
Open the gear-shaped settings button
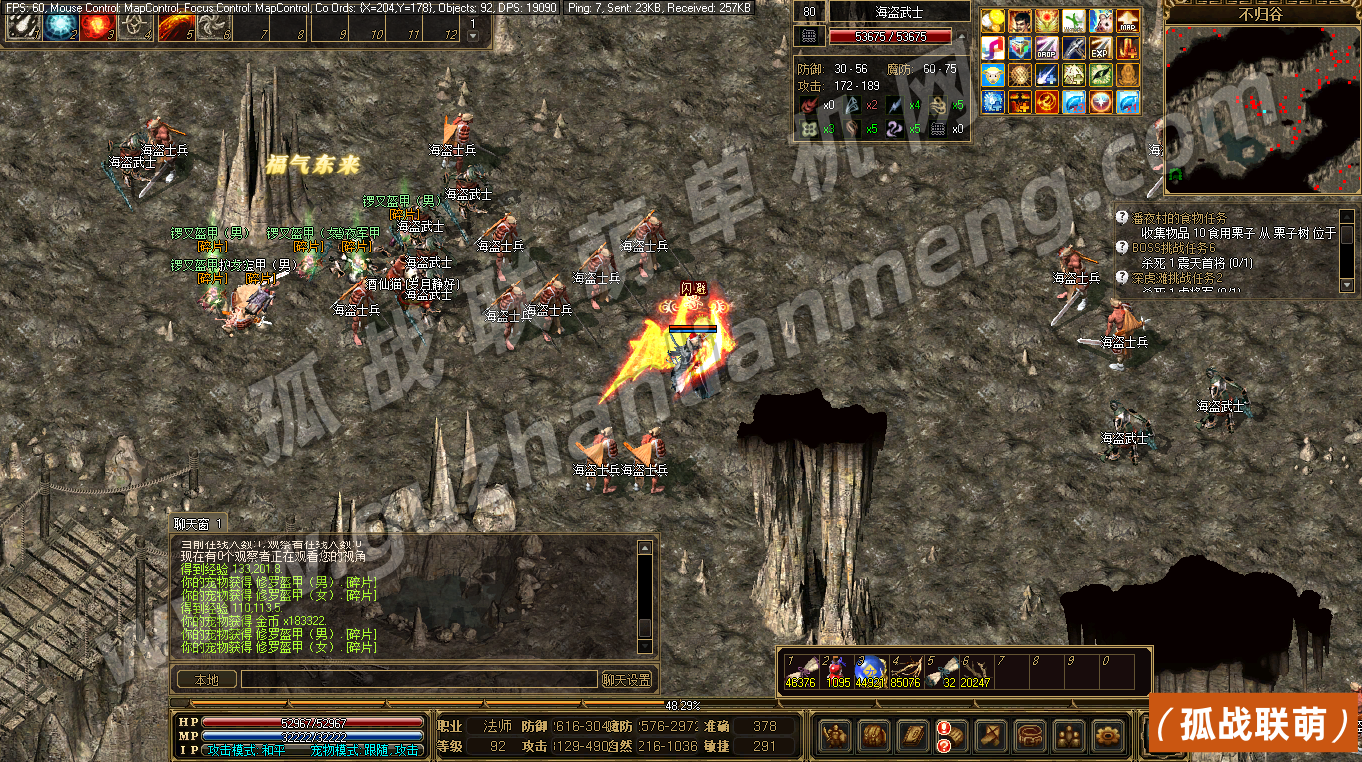coord(1106,736)
